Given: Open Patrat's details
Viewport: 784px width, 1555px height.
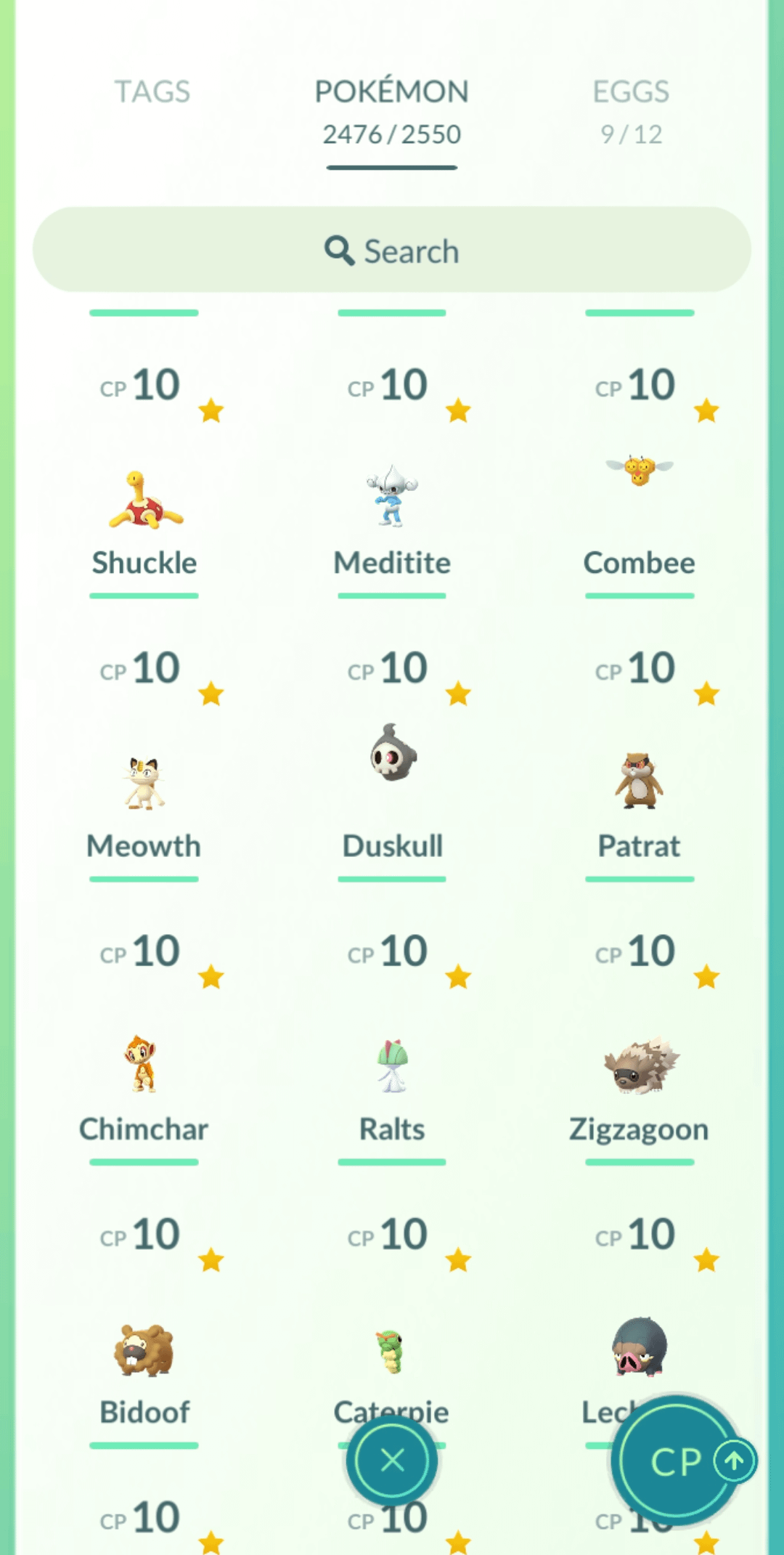Looking at the screenshot, I should [x=640, y=784].
